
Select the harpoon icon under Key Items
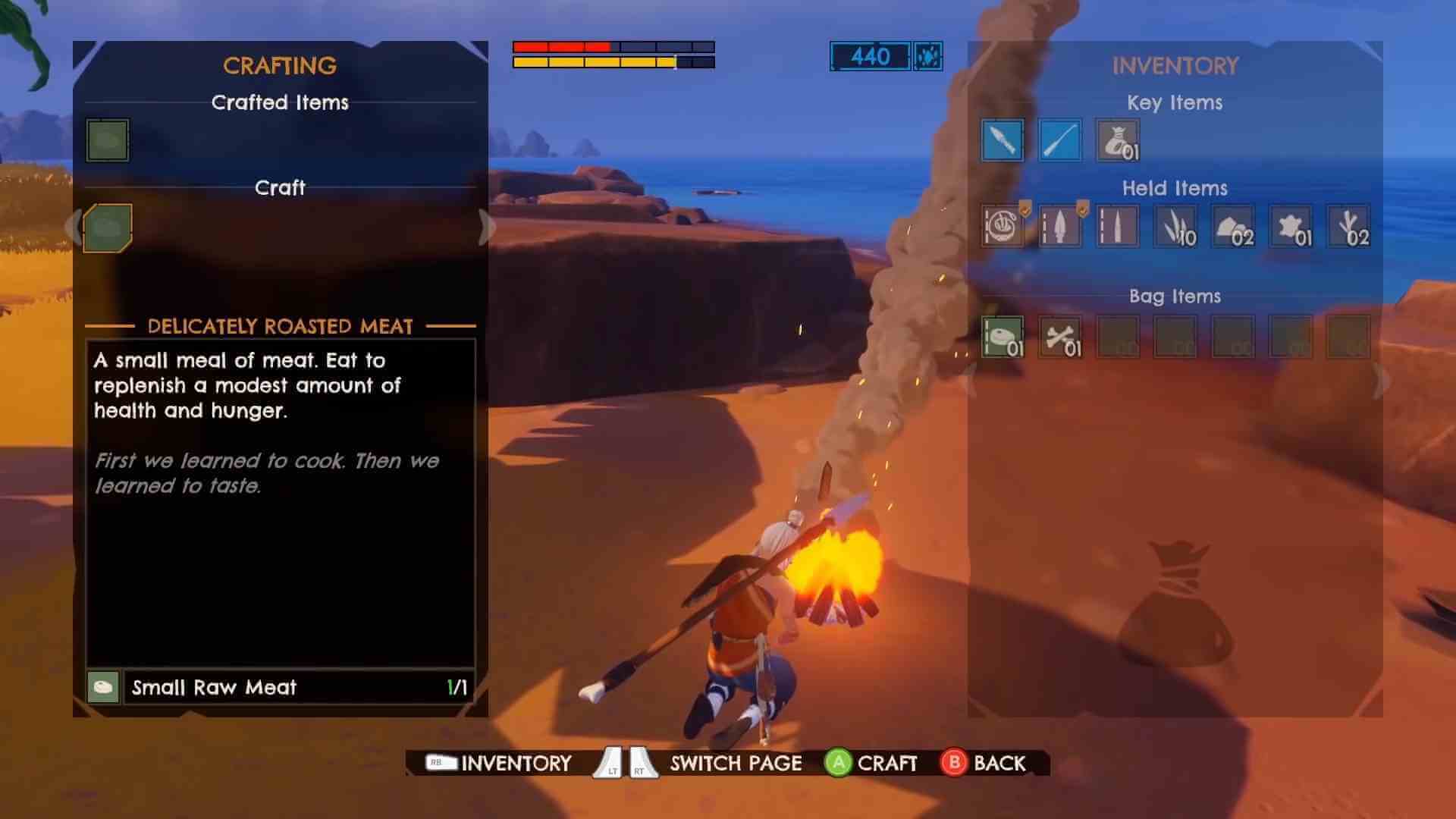coord(1059,139)
